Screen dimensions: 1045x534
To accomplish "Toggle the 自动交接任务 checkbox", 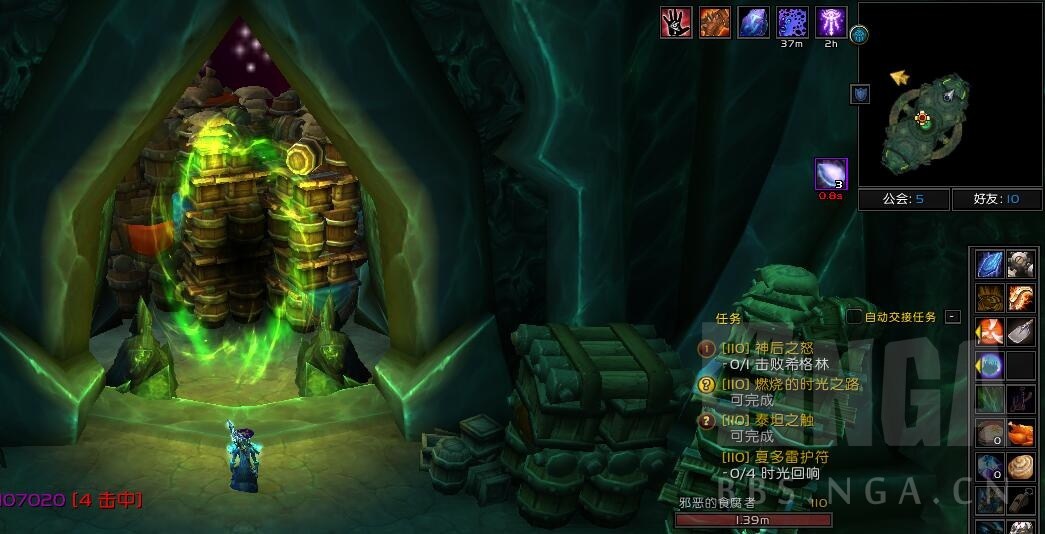I will pyautogui.click(x=854, y=317).
